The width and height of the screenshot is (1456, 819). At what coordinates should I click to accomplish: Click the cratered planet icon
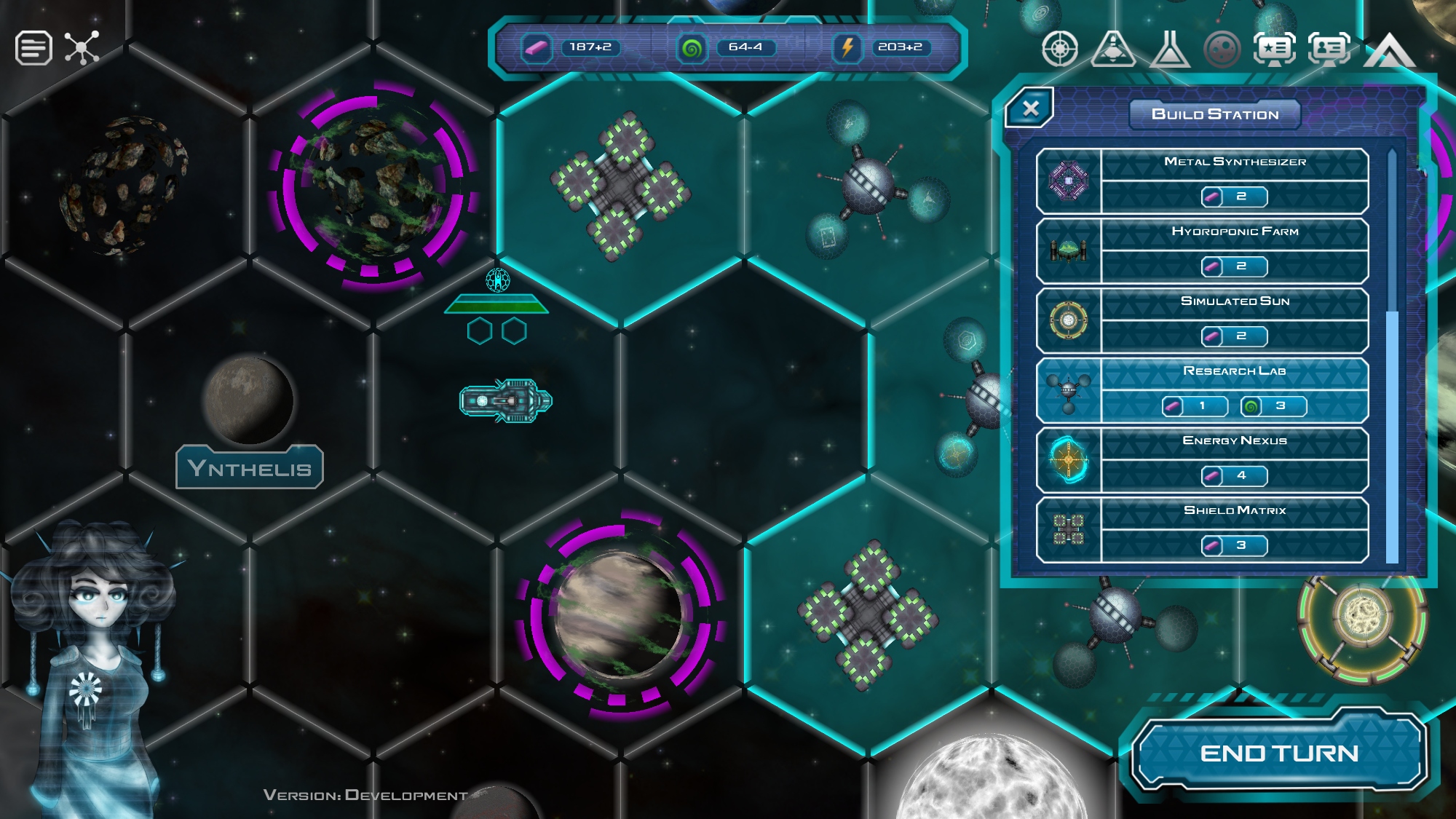1222,50
